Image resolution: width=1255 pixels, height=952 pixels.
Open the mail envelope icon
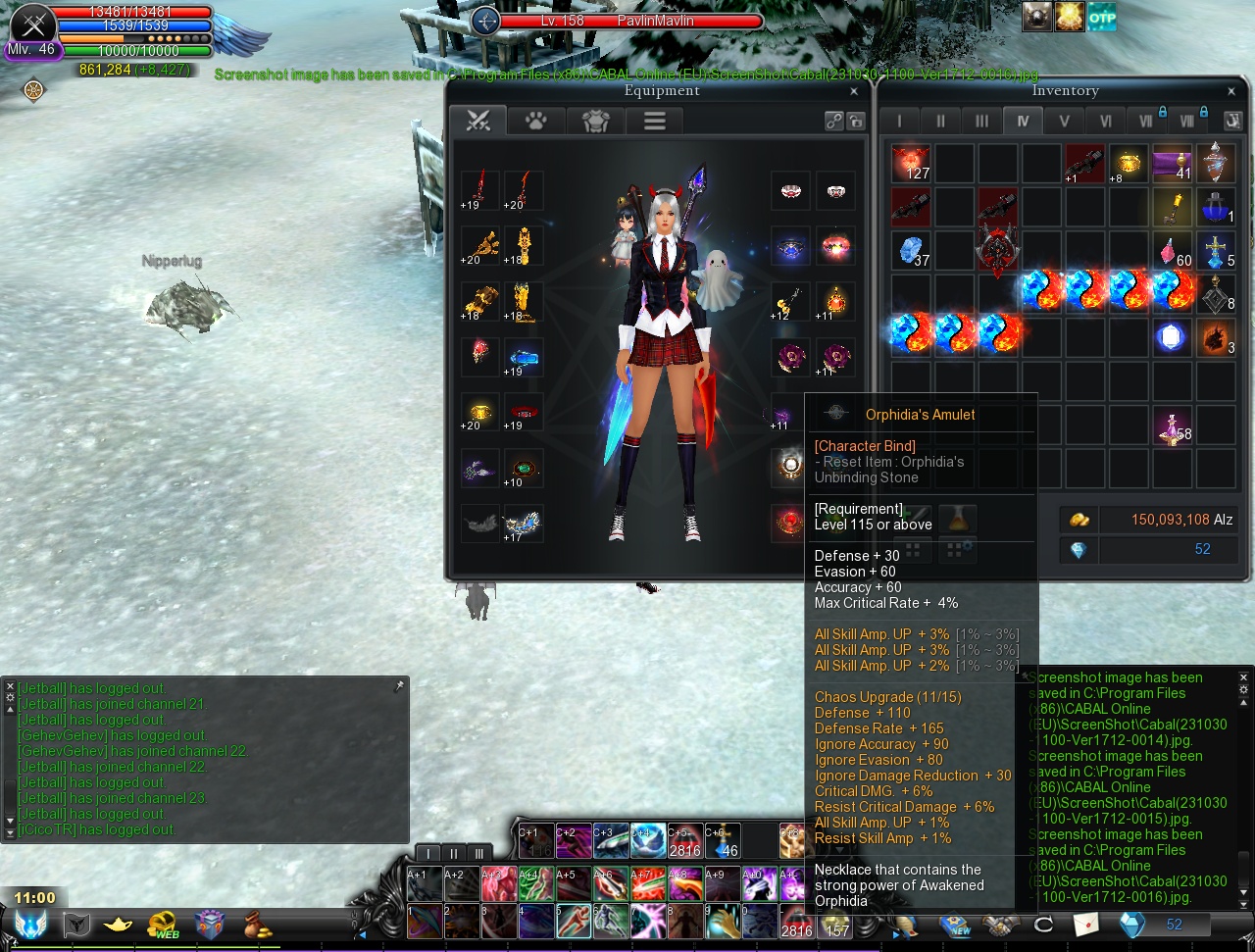(1085, 925)
